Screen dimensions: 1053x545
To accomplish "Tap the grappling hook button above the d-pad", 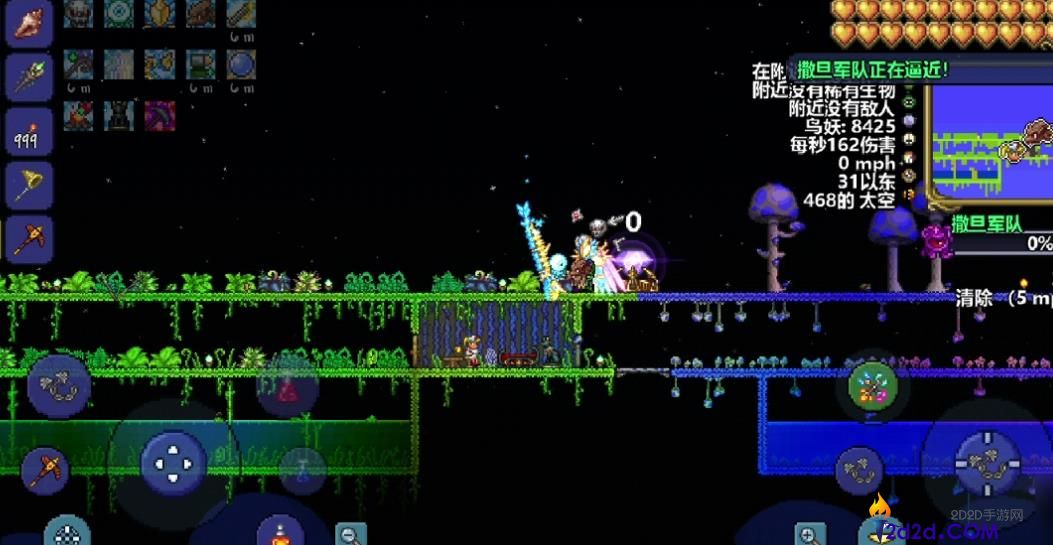I will [x=59, y=386].
